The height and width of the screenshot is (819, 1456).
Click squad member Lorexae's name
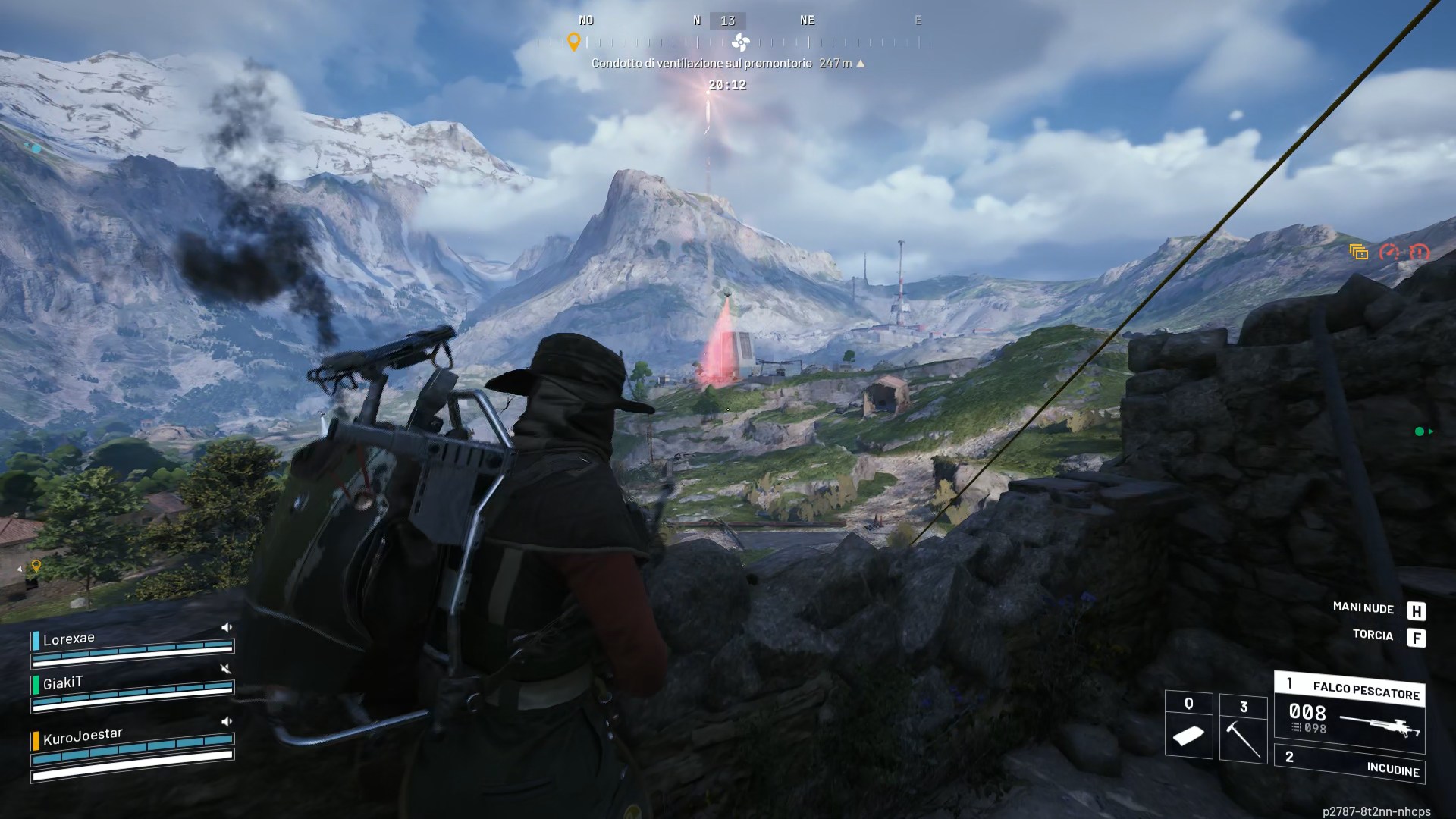(x=69, y=639)
